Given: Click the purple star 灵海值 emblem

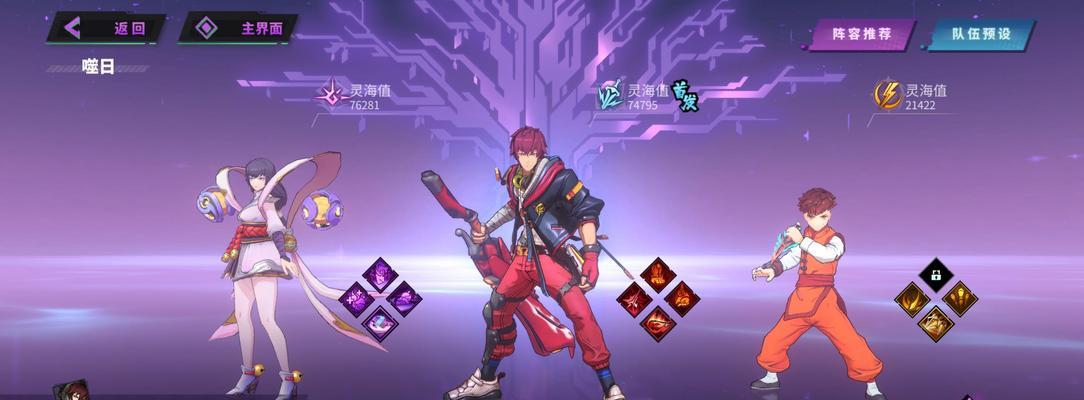Looking at the screenshot, I should (x=331, y=94).
